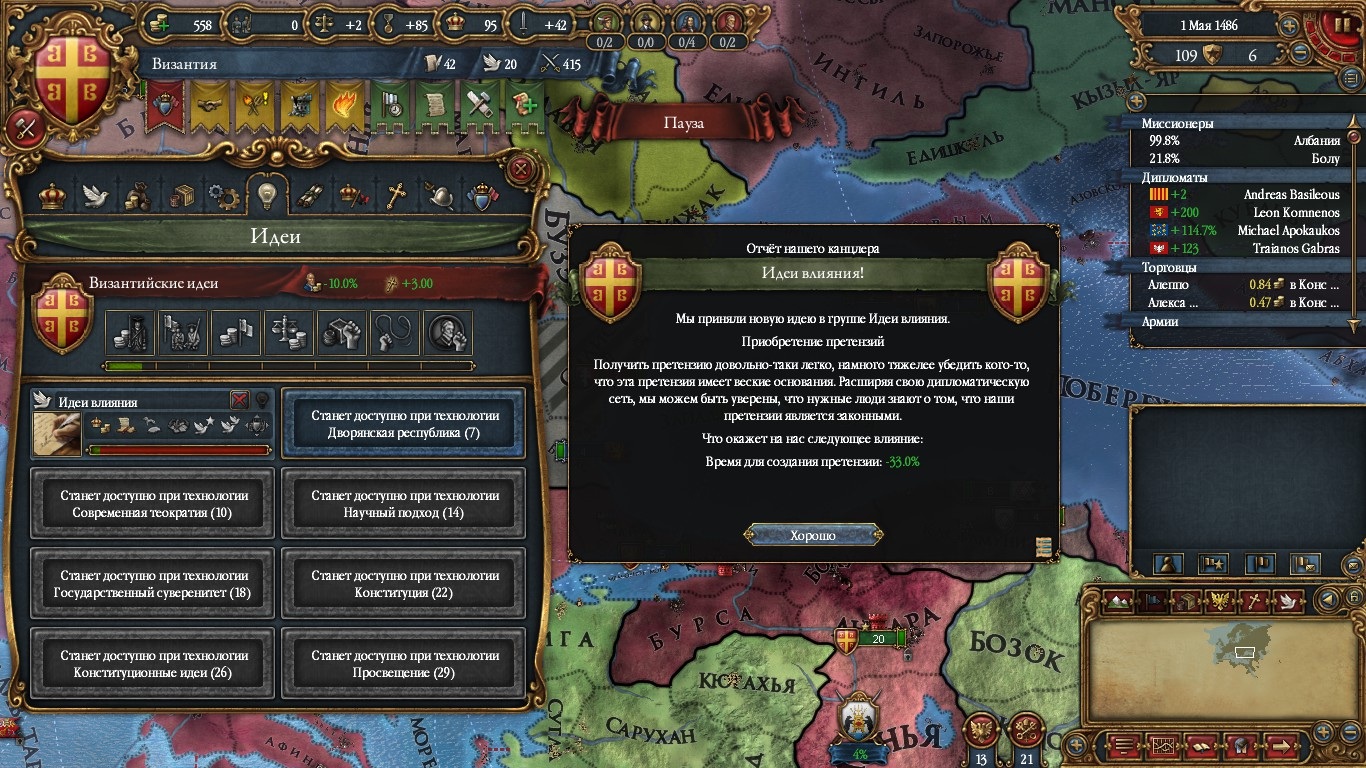The width and height of the screenshot is (1366, 768).
Task: Select the Научный подход (14) idea slot
Action: [404, 504]
